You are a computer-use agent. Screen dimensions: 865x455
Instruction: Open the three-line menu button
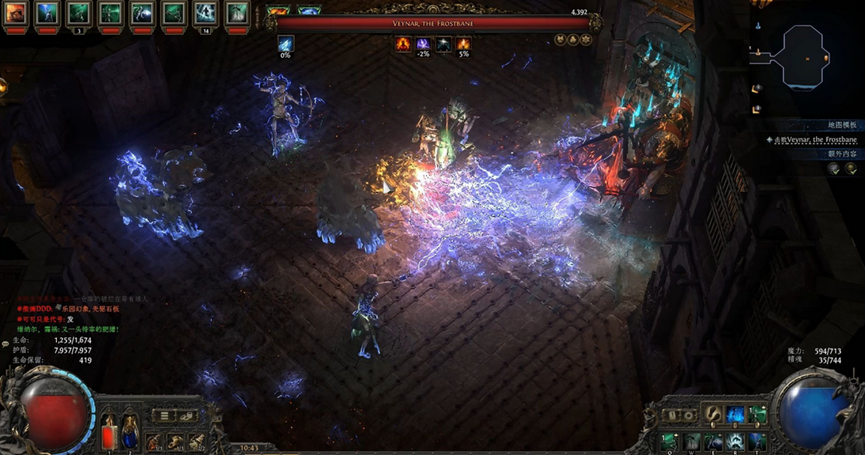(x=165, y=415)
